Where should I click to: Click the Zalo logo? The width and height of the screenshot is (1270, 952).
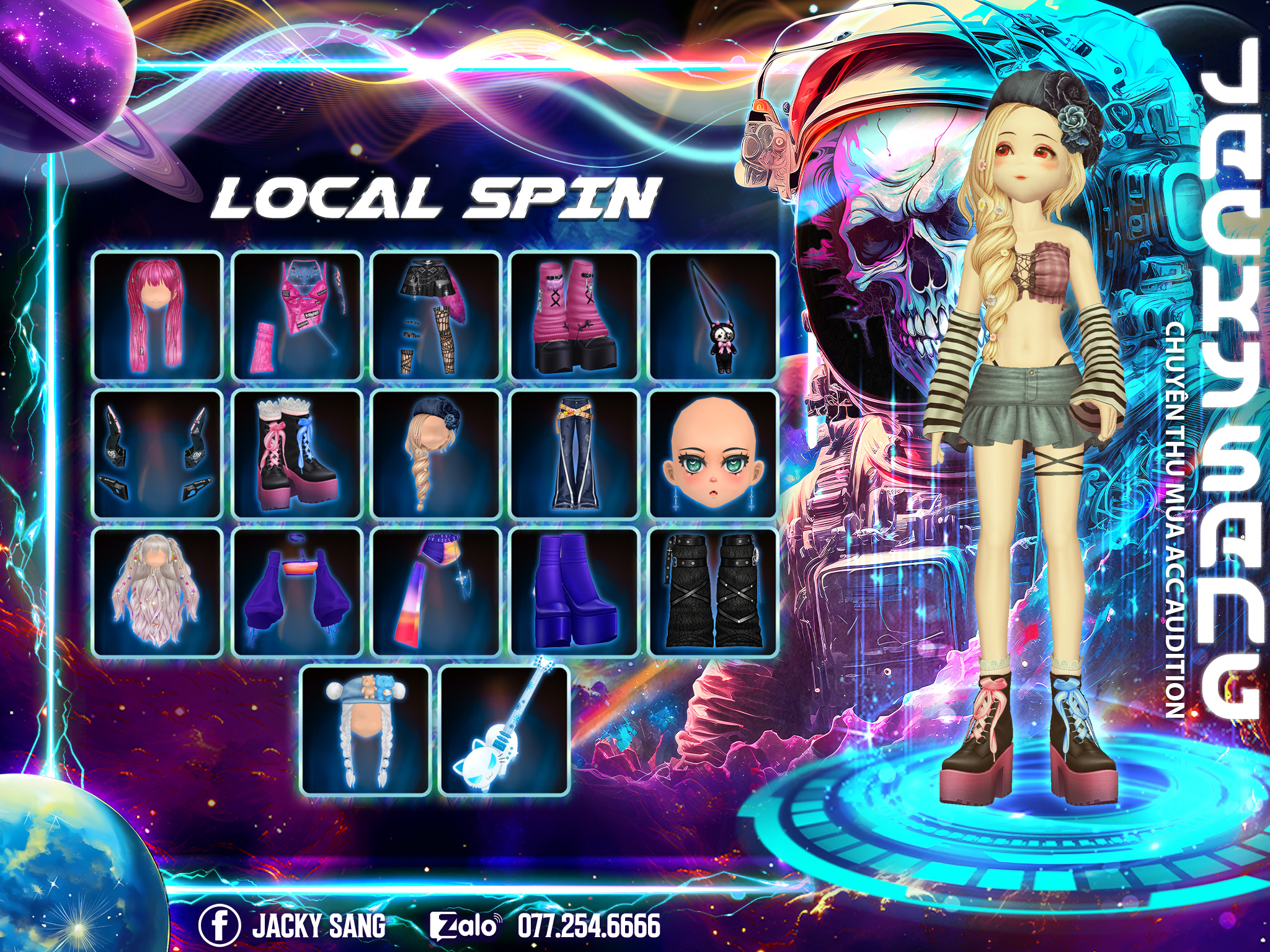[x=464, y=926]
